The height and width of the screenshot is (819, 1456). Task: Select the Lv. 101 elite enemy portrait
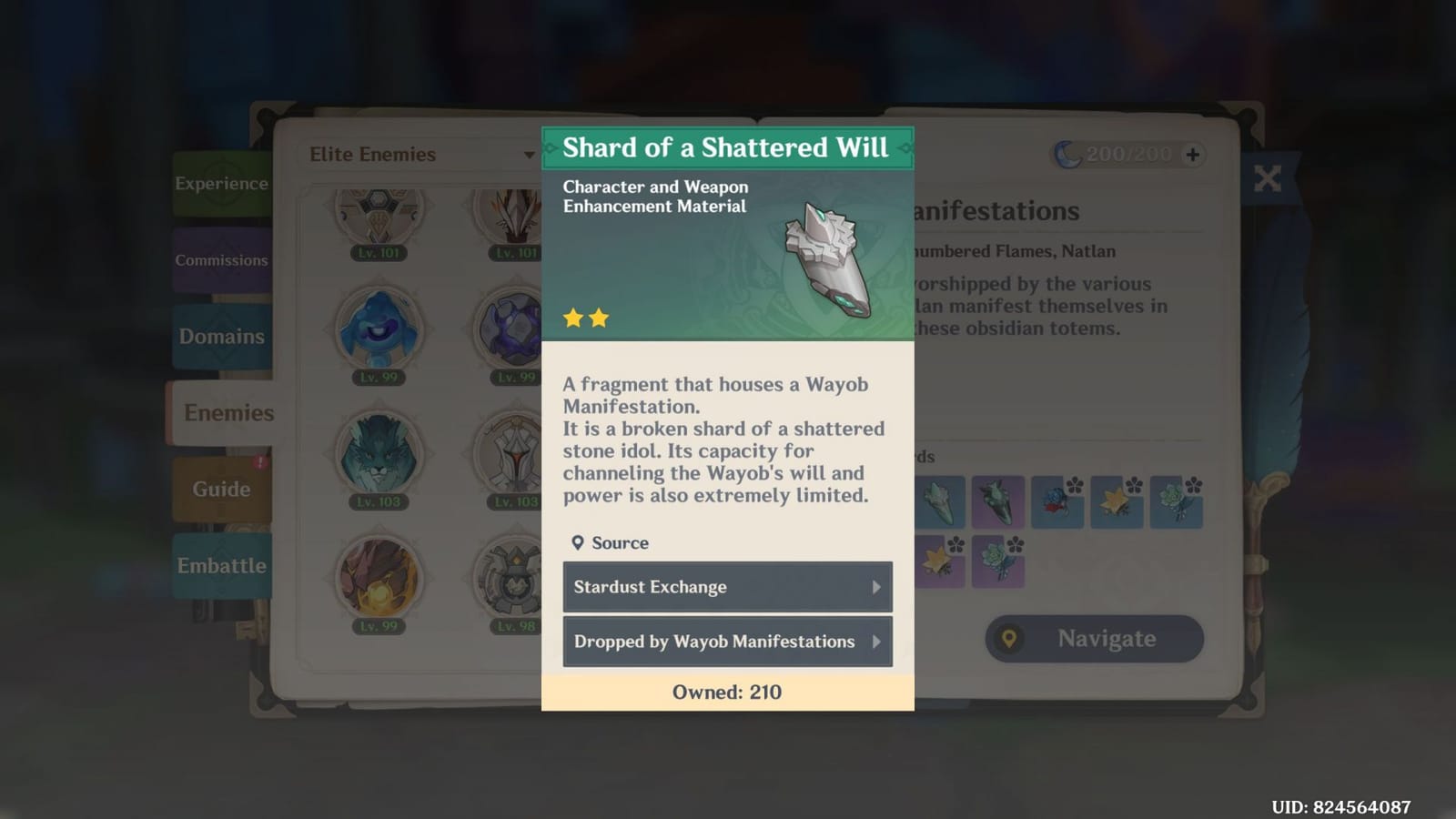pyautogui.click(x=379, y=216)
